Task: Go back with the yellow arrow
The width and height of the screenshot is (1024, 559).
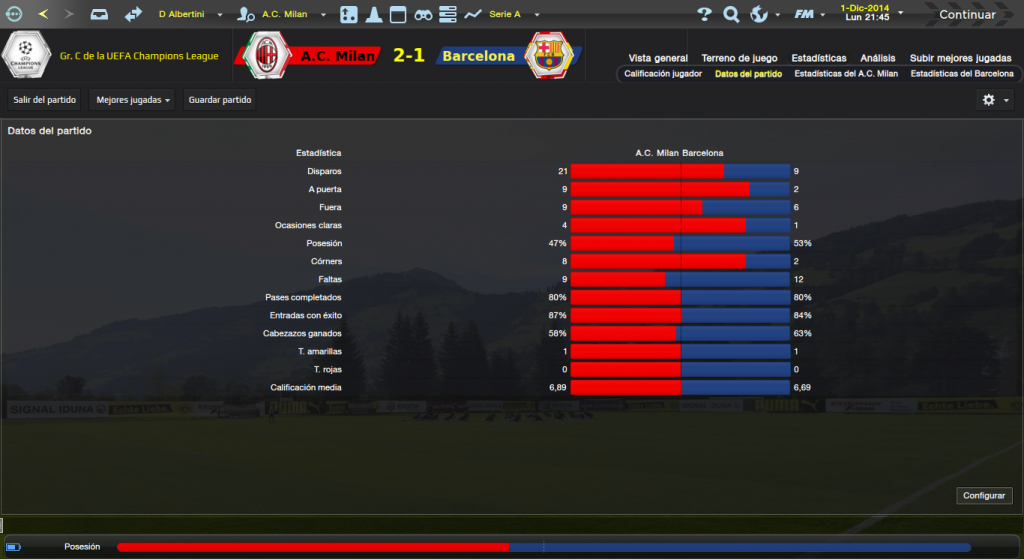Action: pyautogui.click(x=43, y=15)
